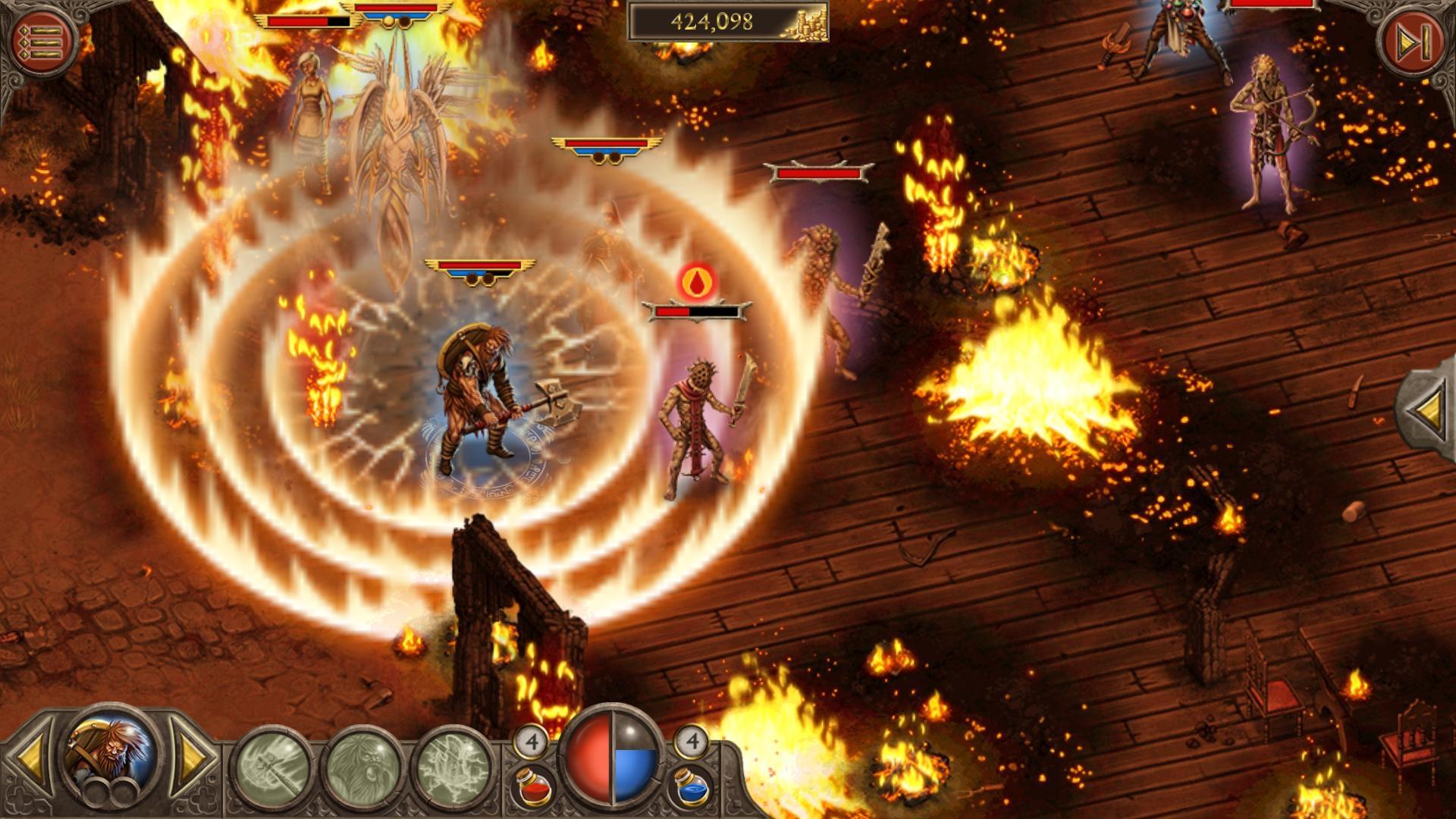
Task: Toggle the burning status icon above the enemy
Action: tap(698, 281)
